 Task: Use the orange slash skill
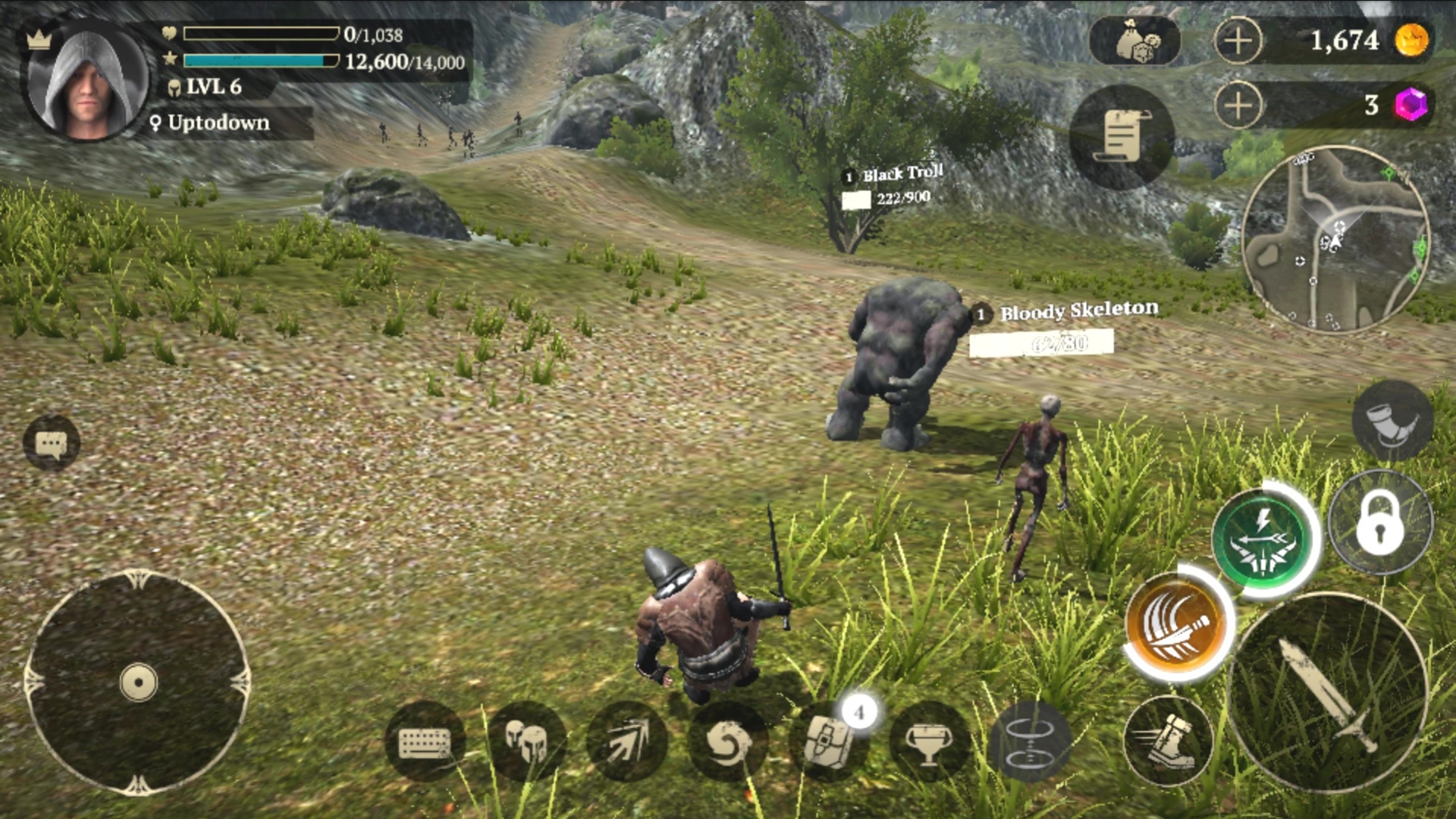tap(1178, 623)
